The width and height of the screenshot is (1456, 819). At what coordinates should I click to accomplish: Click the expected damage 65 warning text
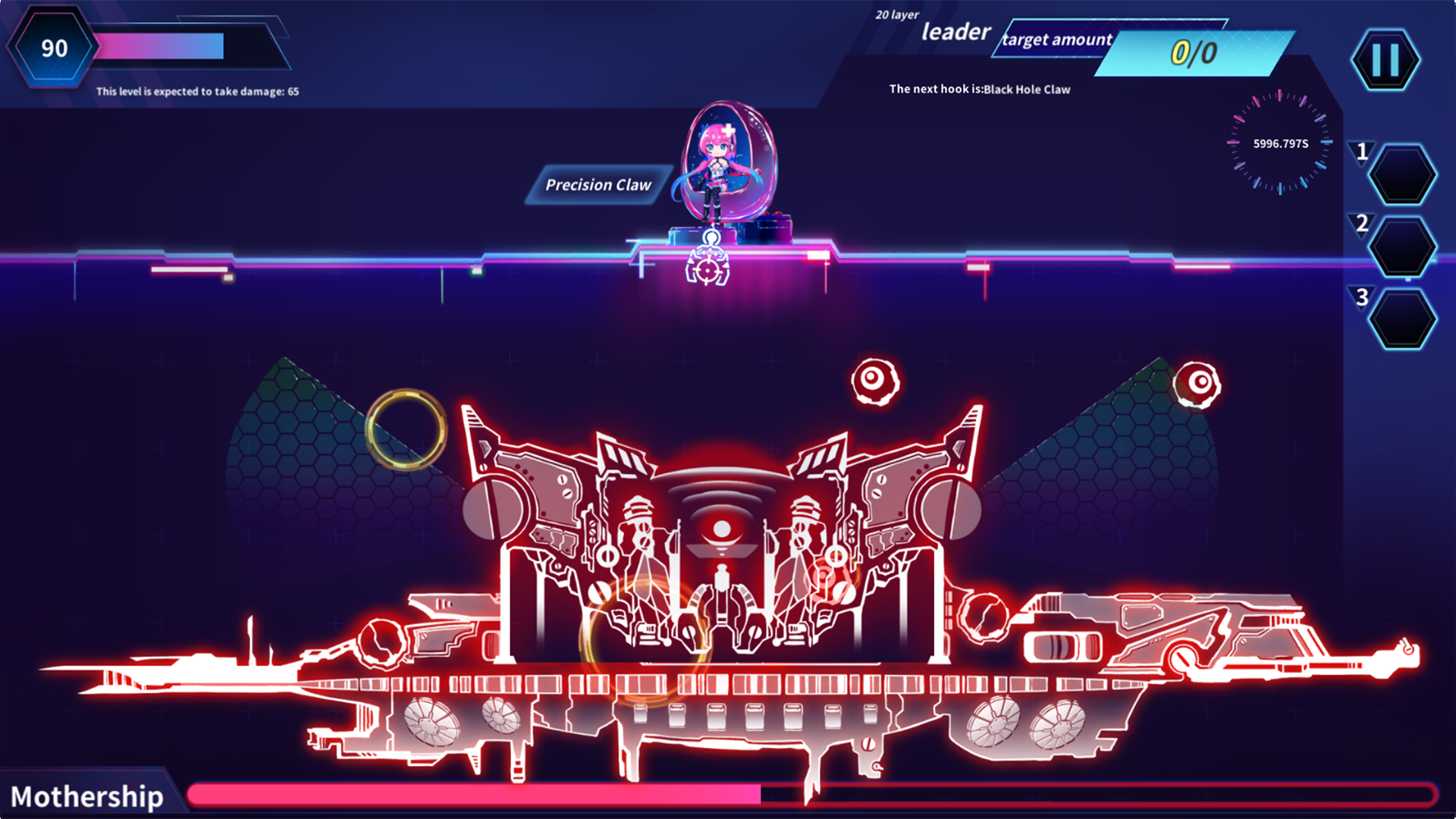pos(197,91)
